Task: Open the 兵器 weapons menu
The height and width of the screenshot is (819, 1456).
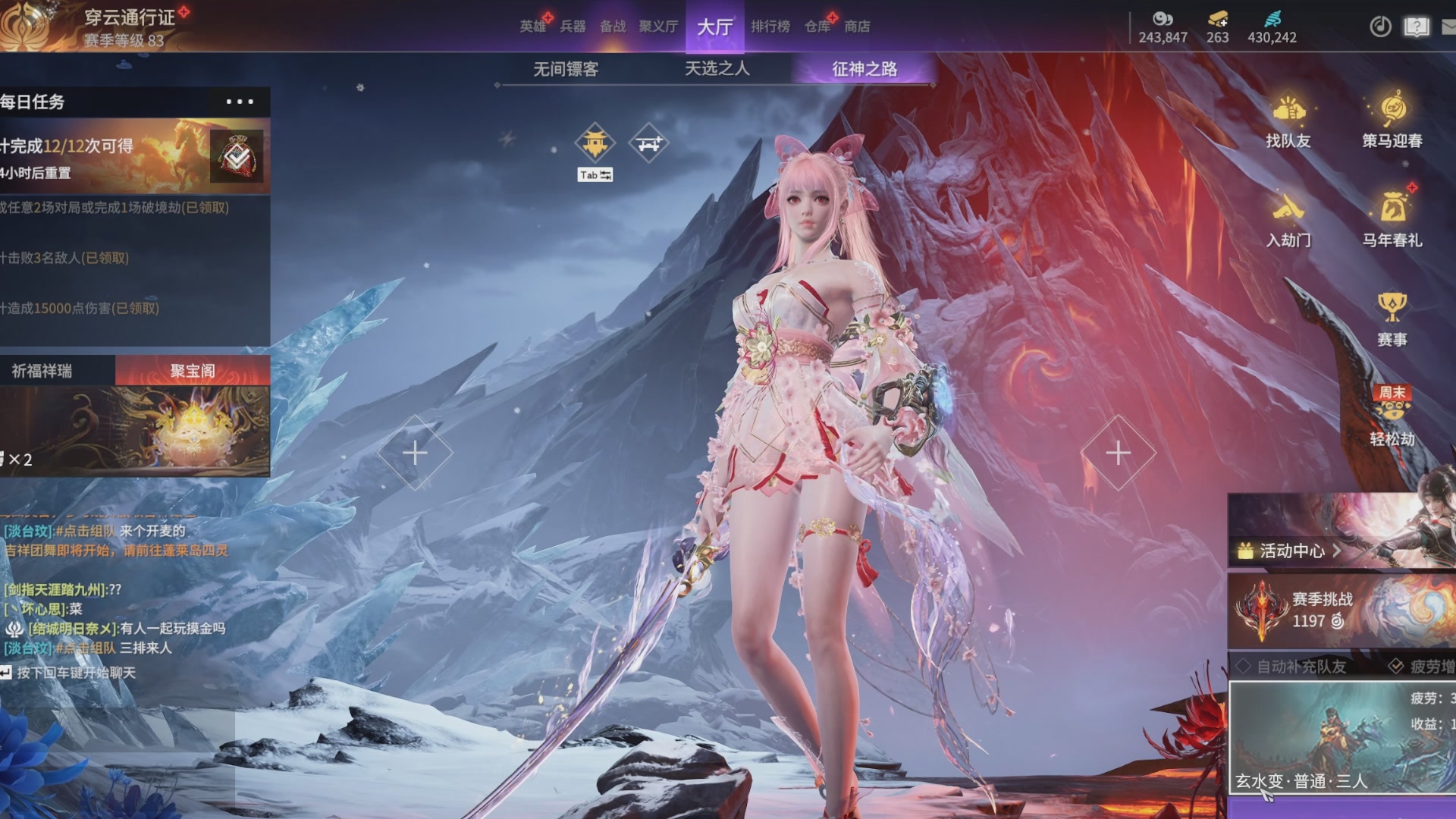Action: 573,27
